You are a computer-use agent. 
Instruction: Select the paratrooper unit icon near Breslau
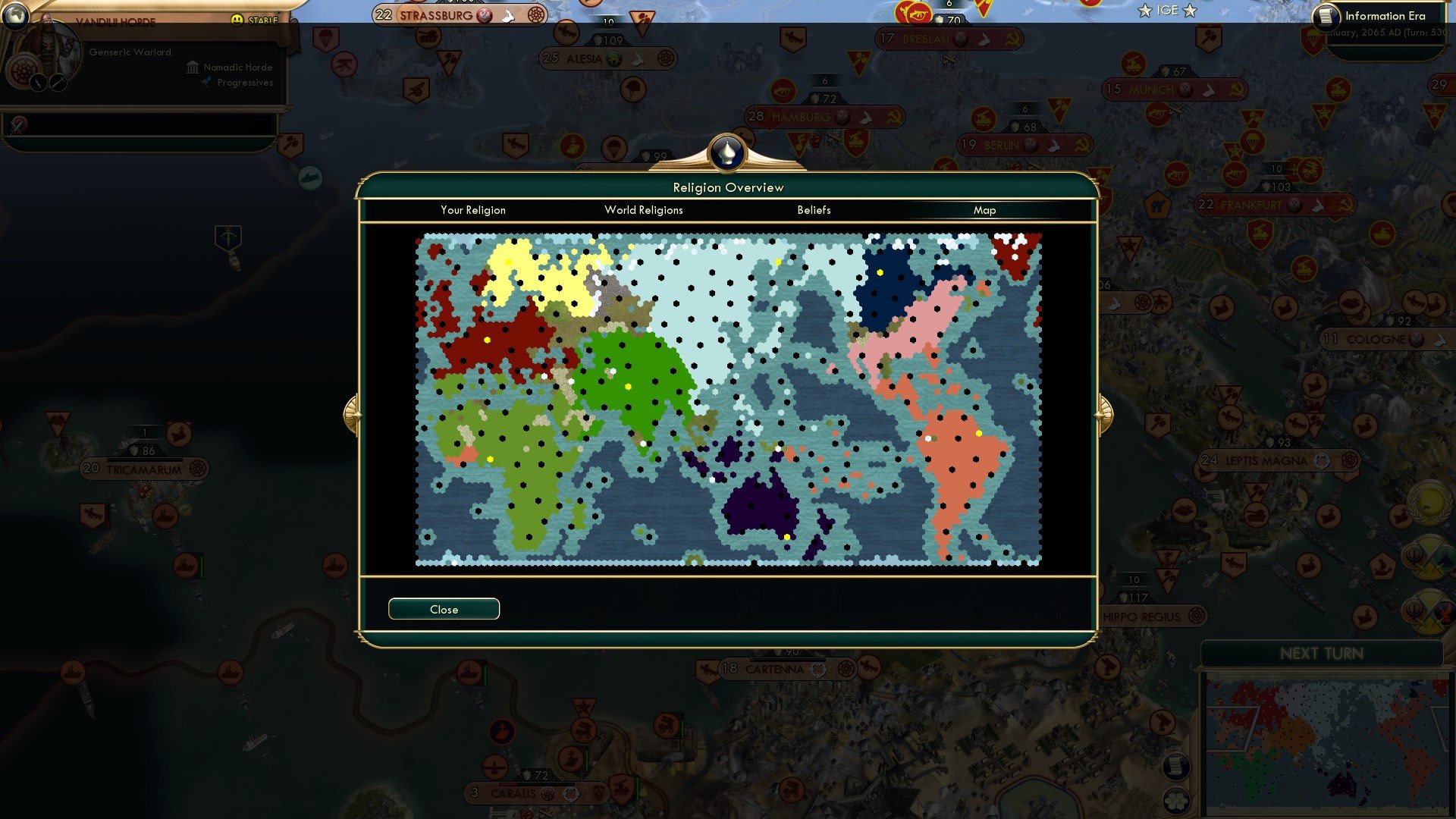pyautogui.click(x=859, y=63)
